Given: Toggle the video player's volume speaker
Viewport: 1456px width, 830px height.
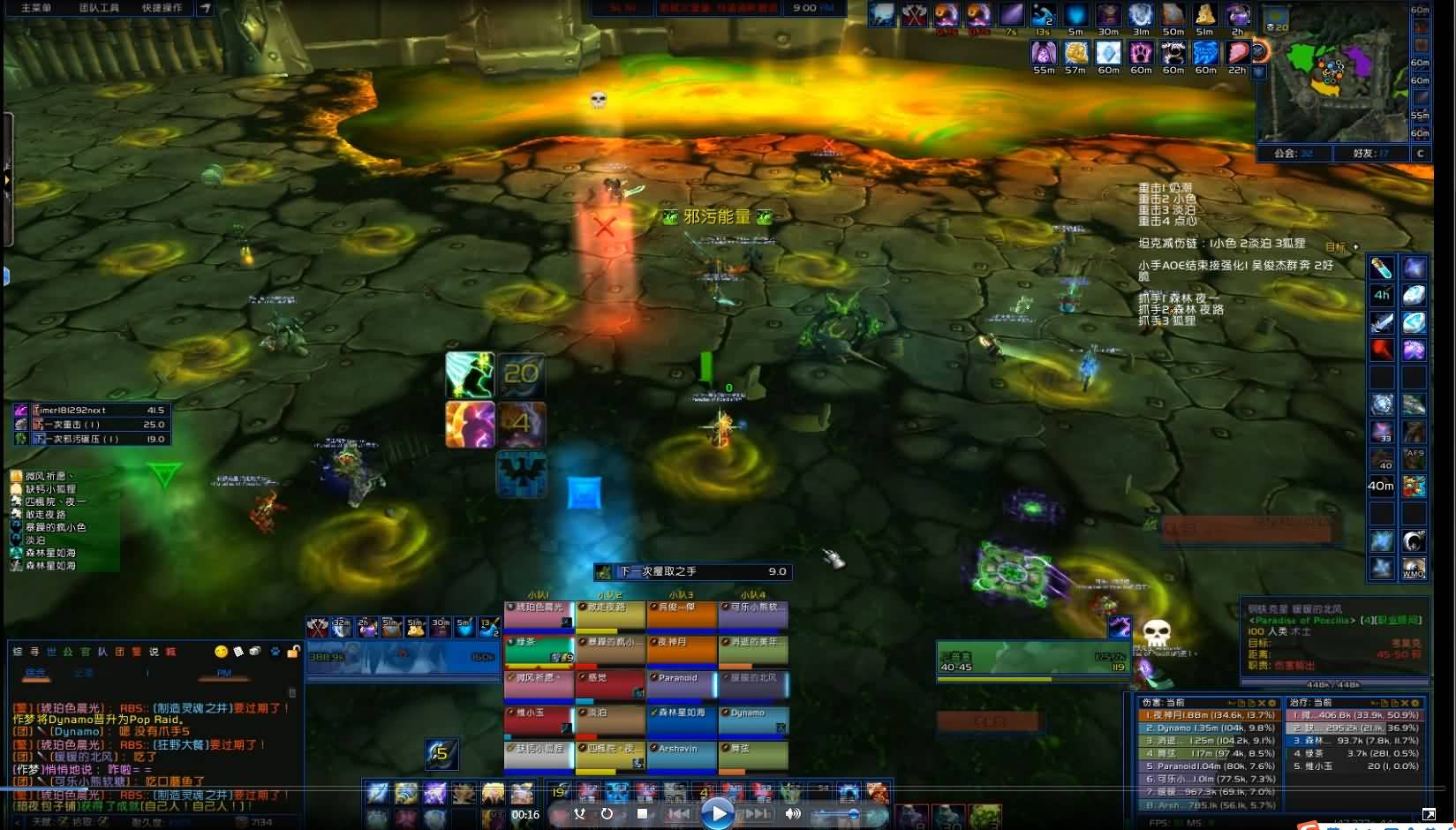Looking at the screenshot, I should point(793,813).
